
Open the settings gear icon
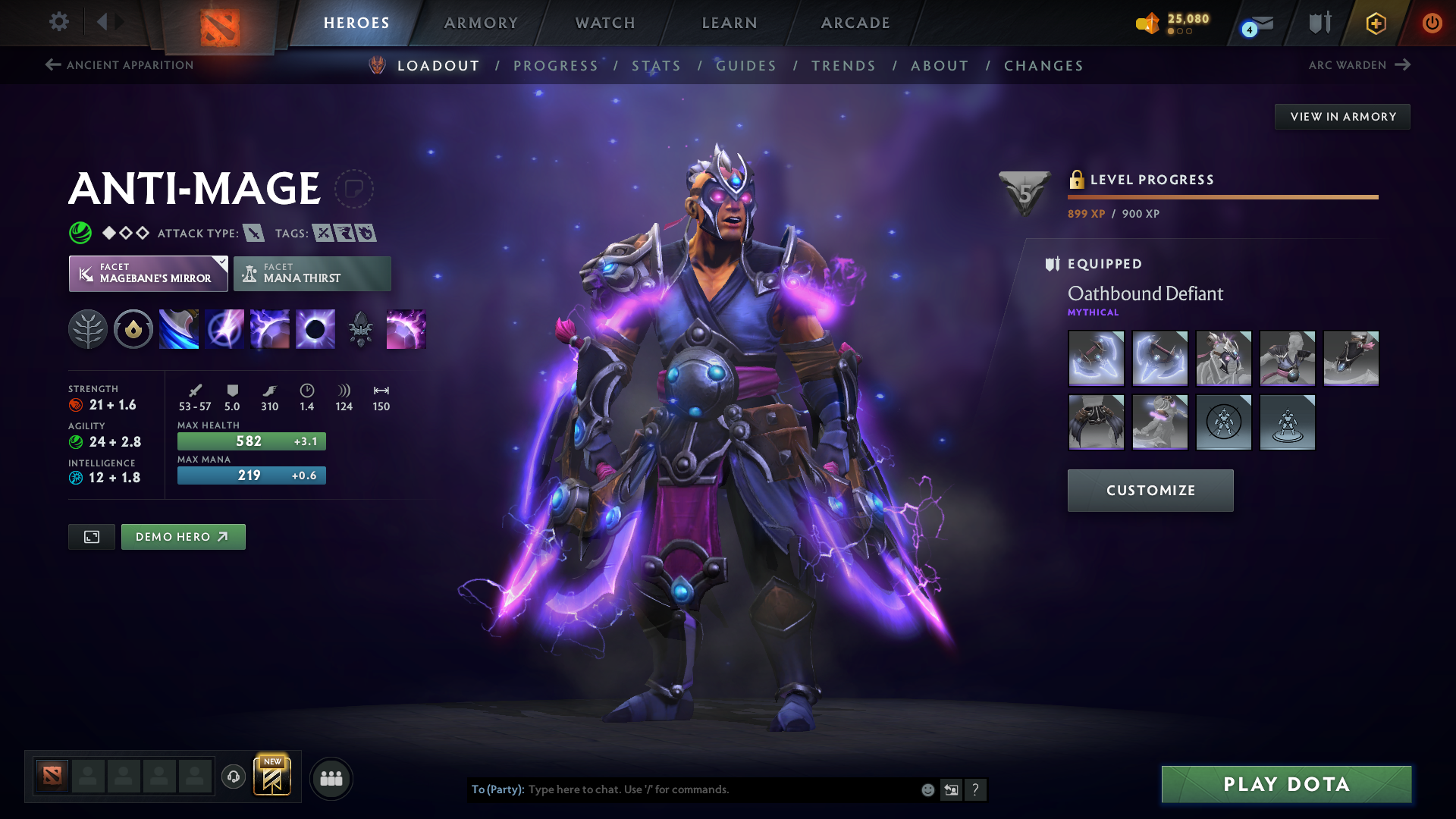59,23
